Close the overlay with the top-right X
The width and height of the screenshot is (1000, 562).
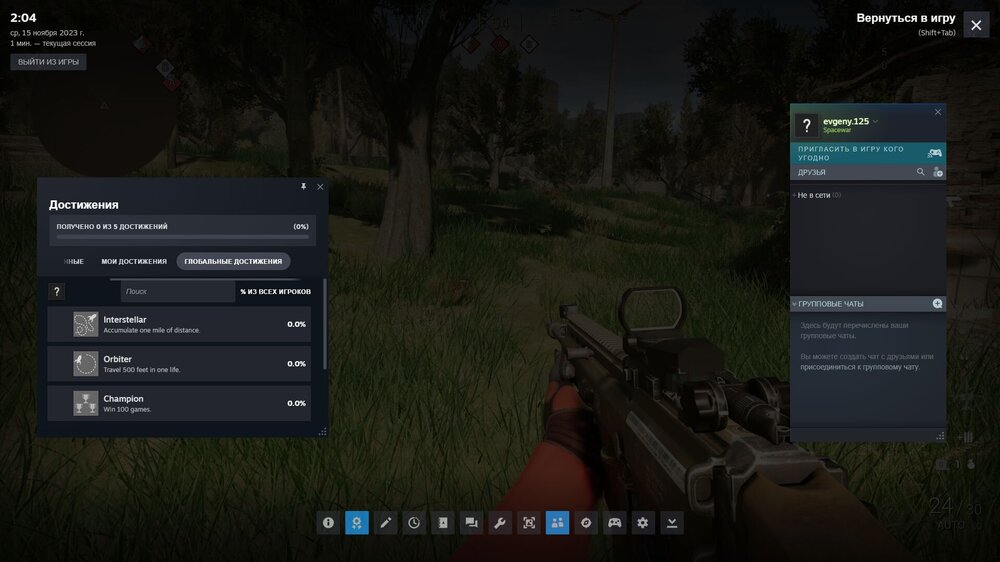[x=976, y=24]
